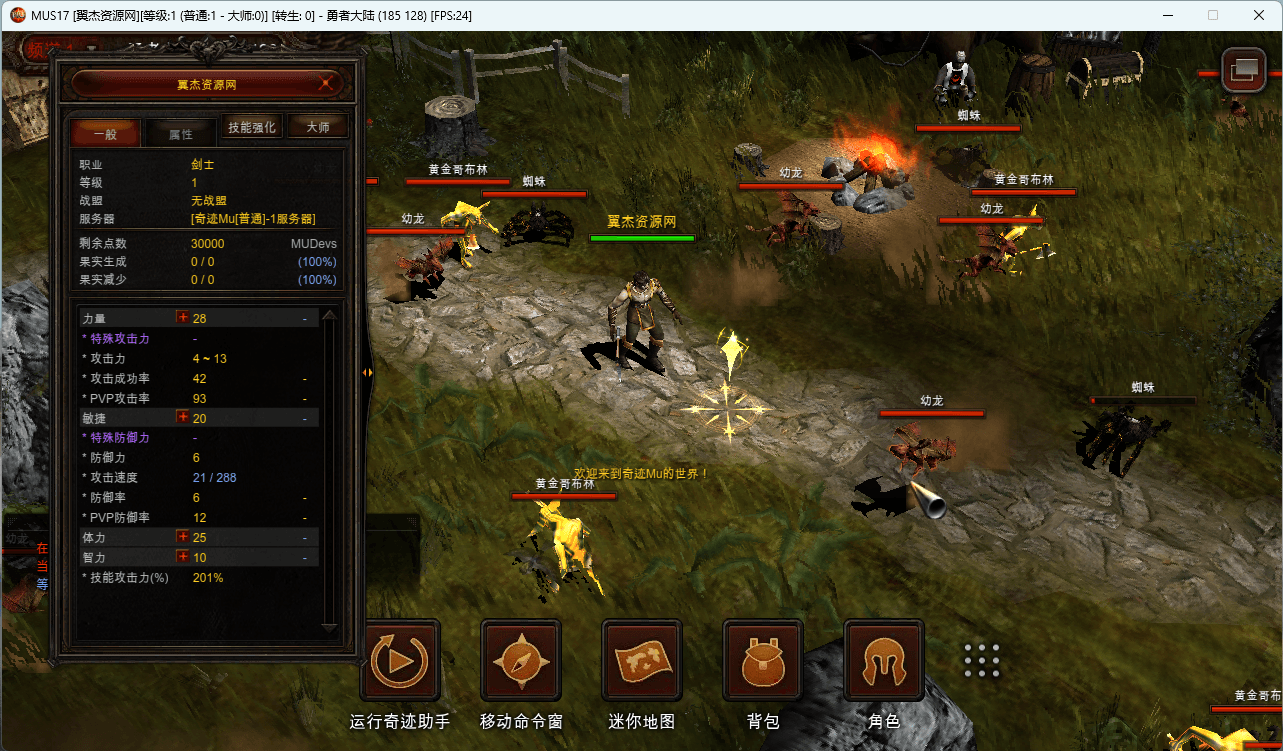The width and height of the screenshot is (1283, 751).
Task: Switch to the 大师 tab
Action: [x=318, y=127]
